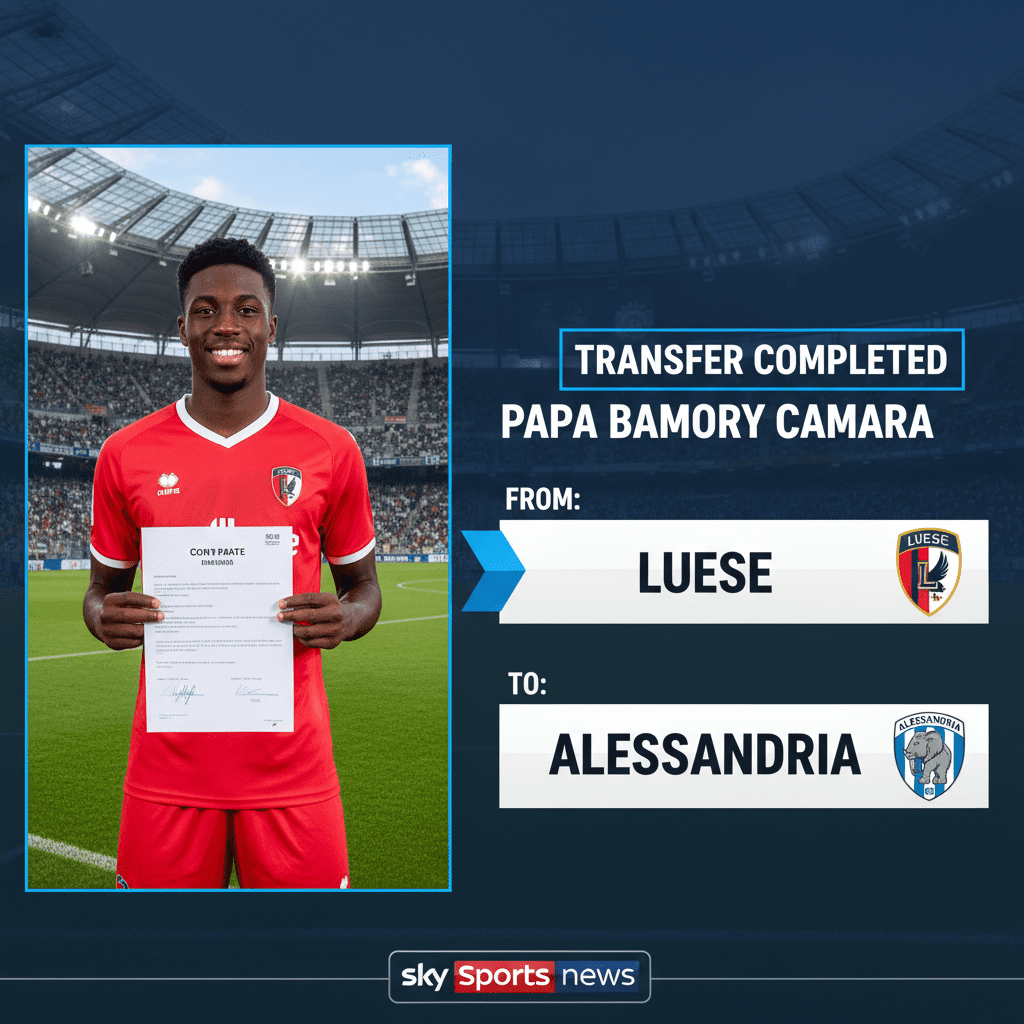Open the player photo panel
Screen dimensions: 1024x1024
click(238, 517)
